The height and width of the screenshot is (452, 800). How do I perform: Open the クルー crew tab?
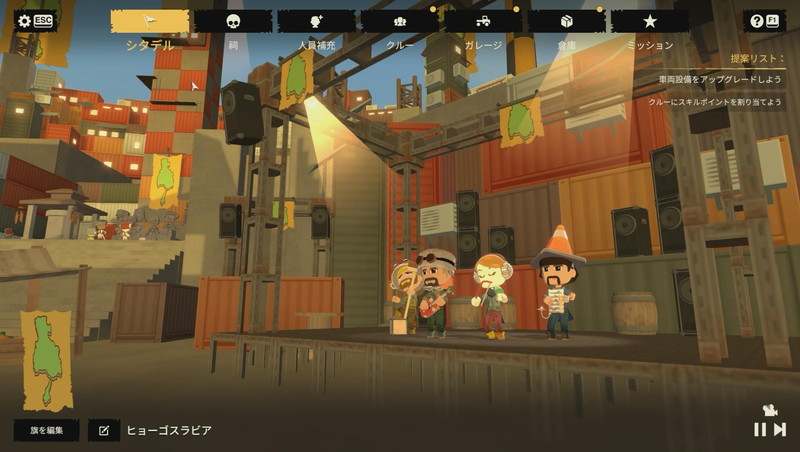tap(399, 21)
